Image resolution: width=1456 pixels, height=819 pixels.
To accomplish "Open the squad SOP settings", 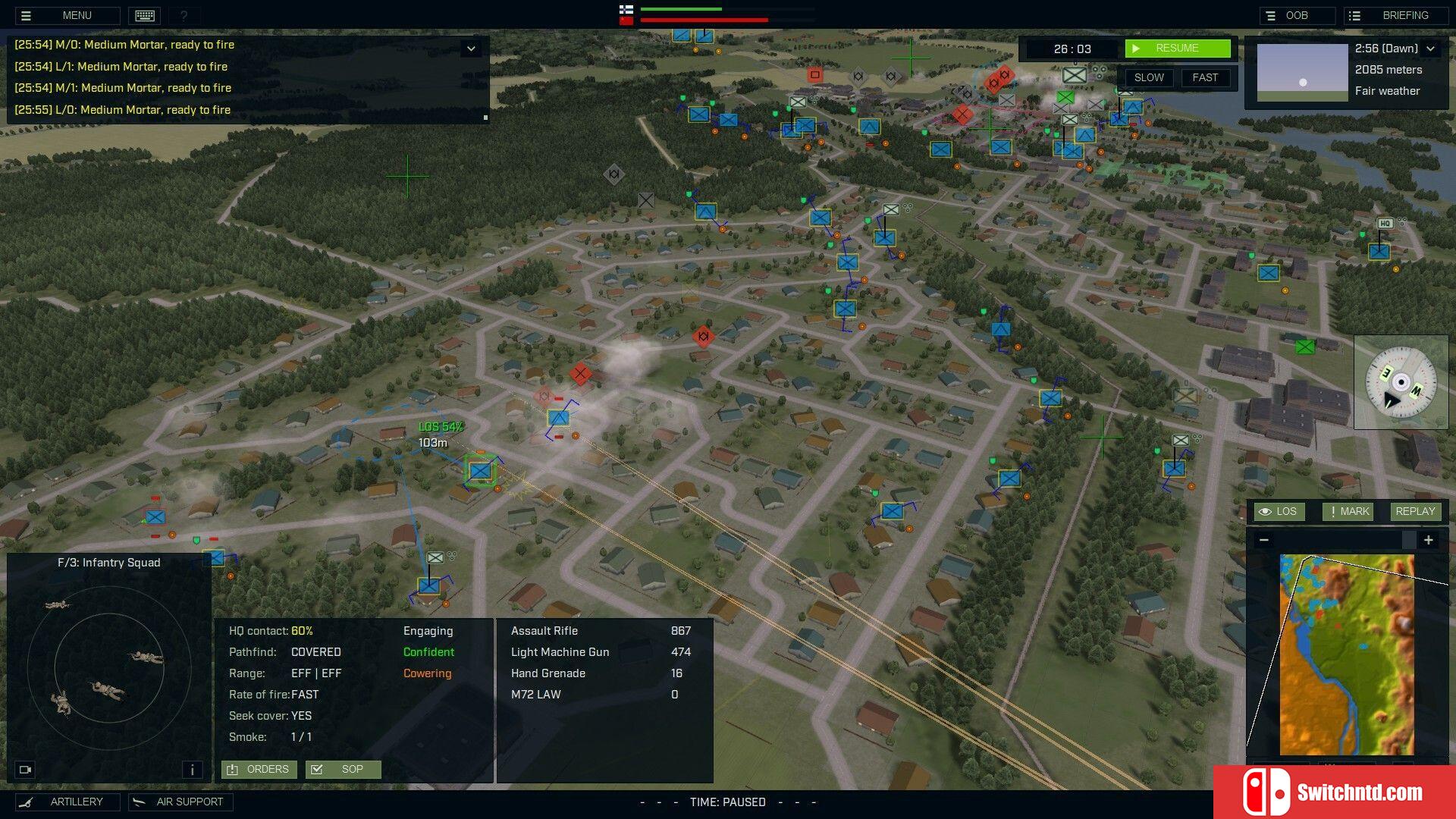I will (343, 769).
